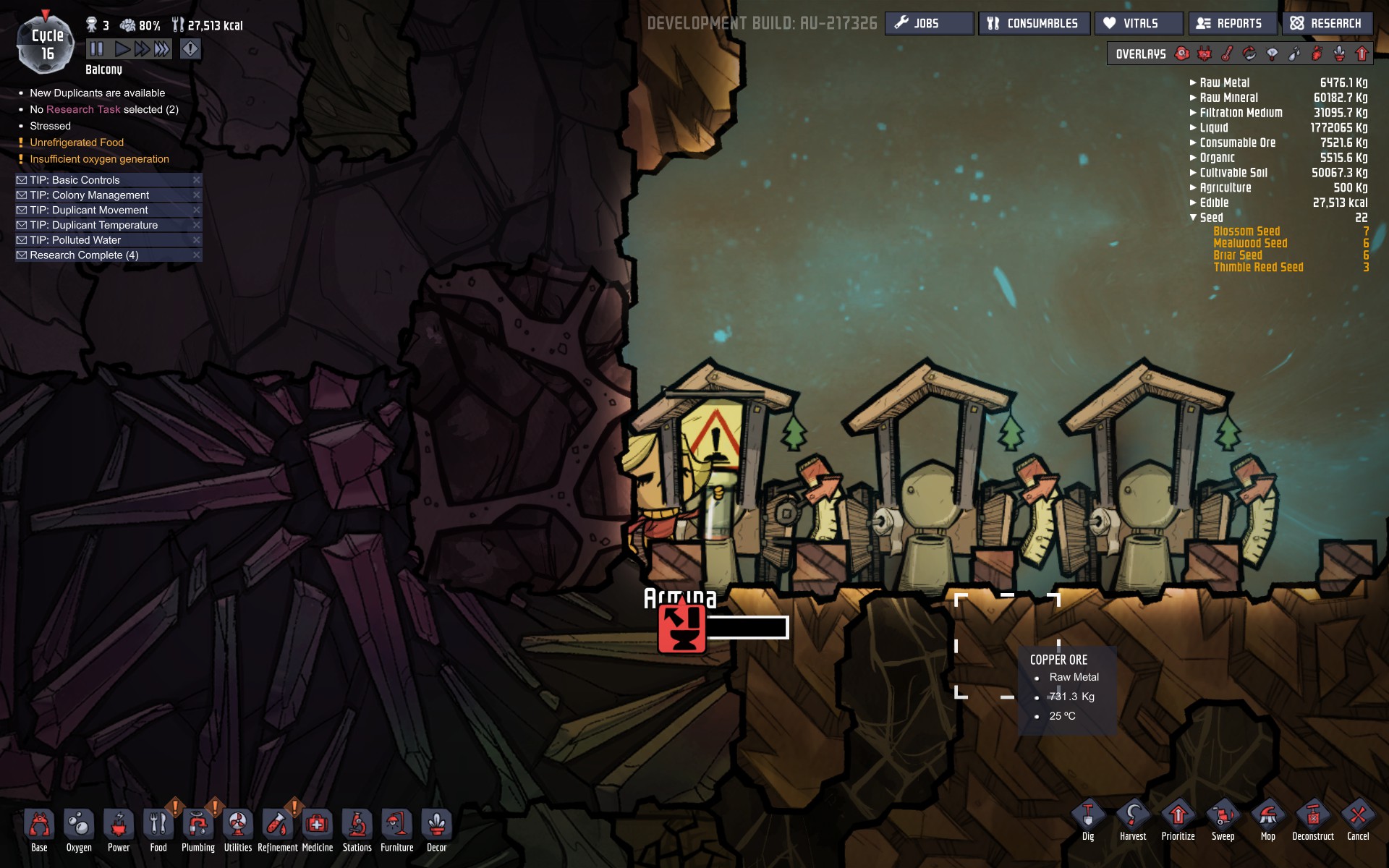1389x868 pixels.
Task: Open the Plumbing build category
Action: point(197,829)
